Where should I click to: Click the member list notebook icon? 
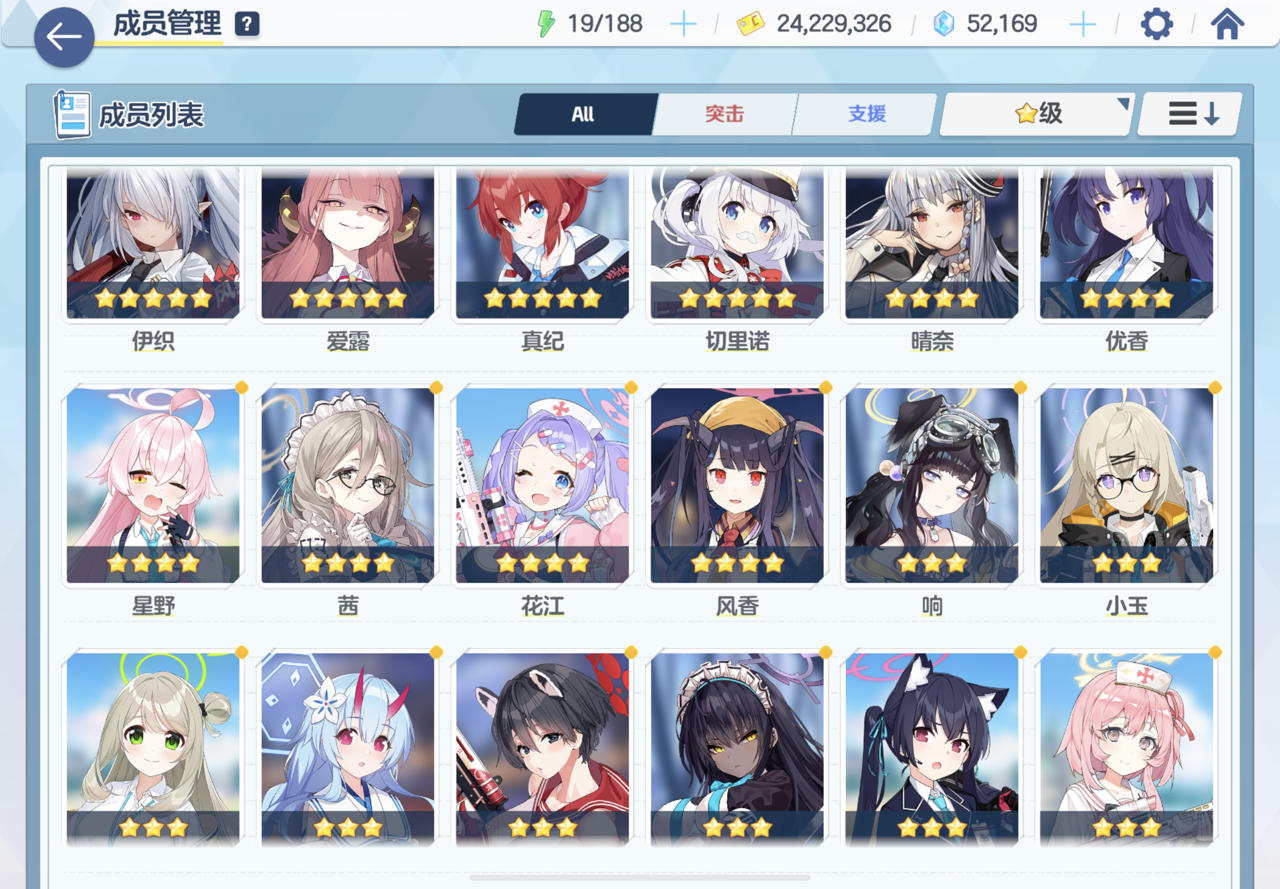tap(69, 113)
